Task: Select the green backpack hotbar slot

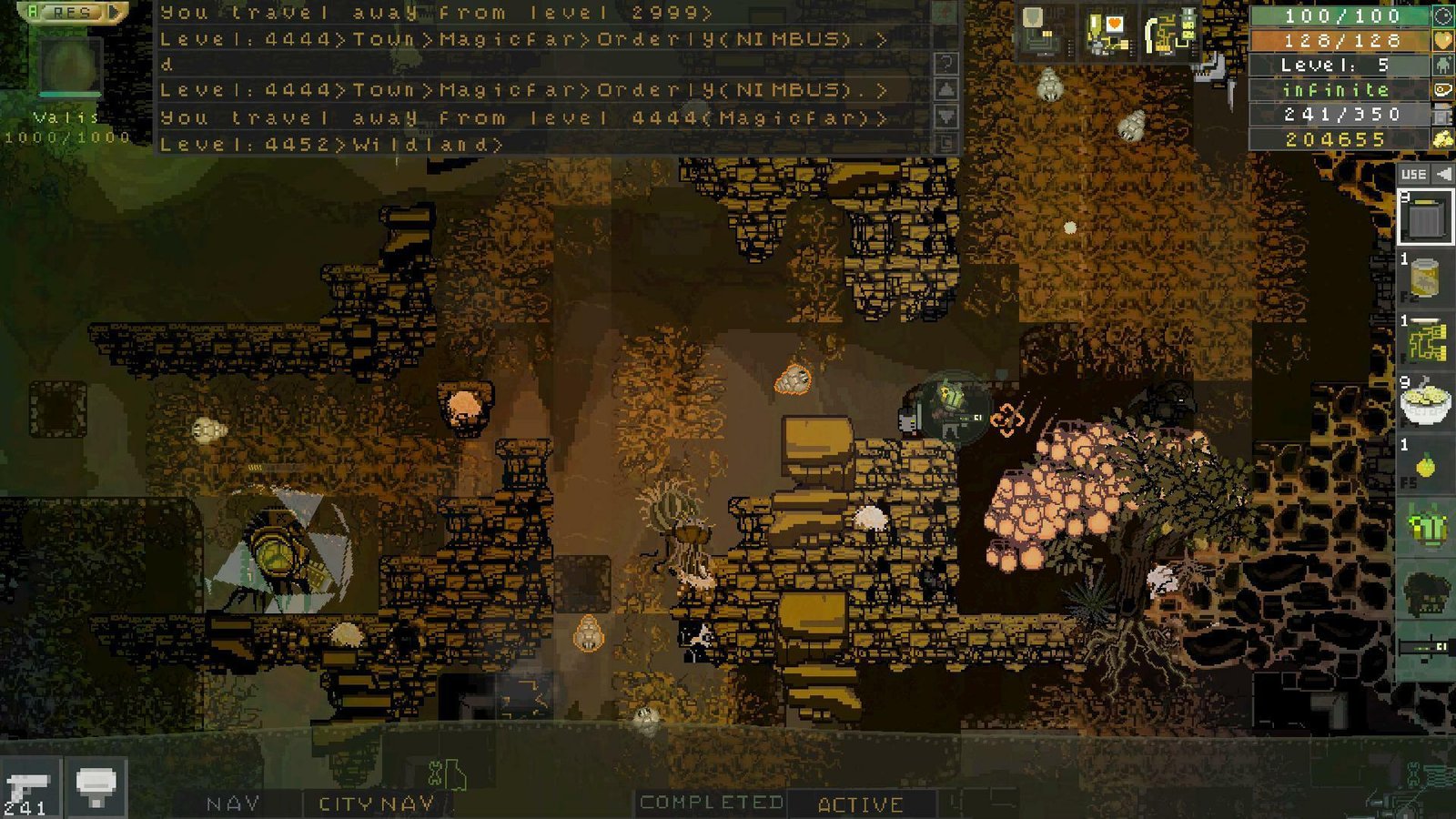Action: 1426,528
